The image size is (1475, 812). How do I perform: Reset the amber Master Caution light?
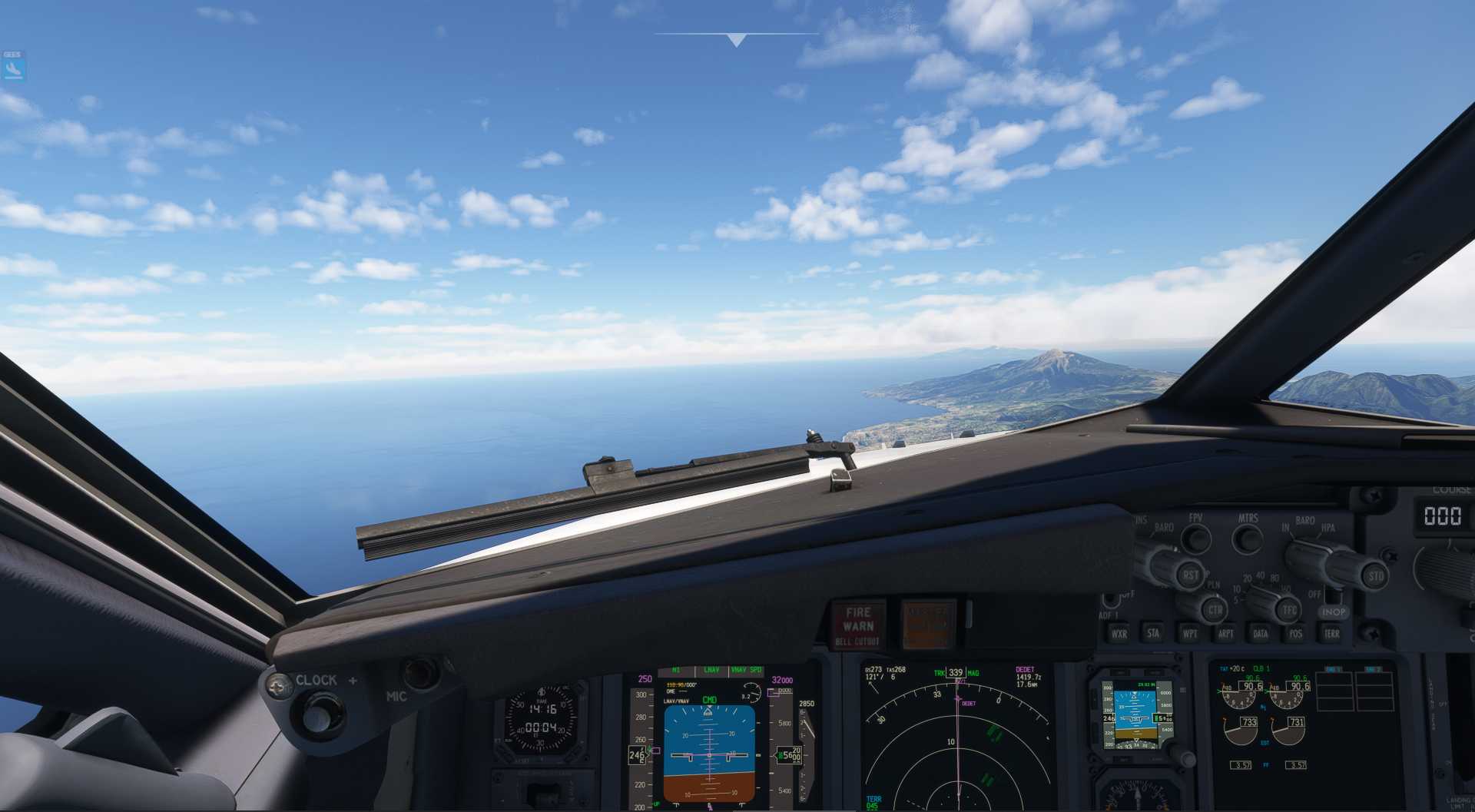(928, 624)
